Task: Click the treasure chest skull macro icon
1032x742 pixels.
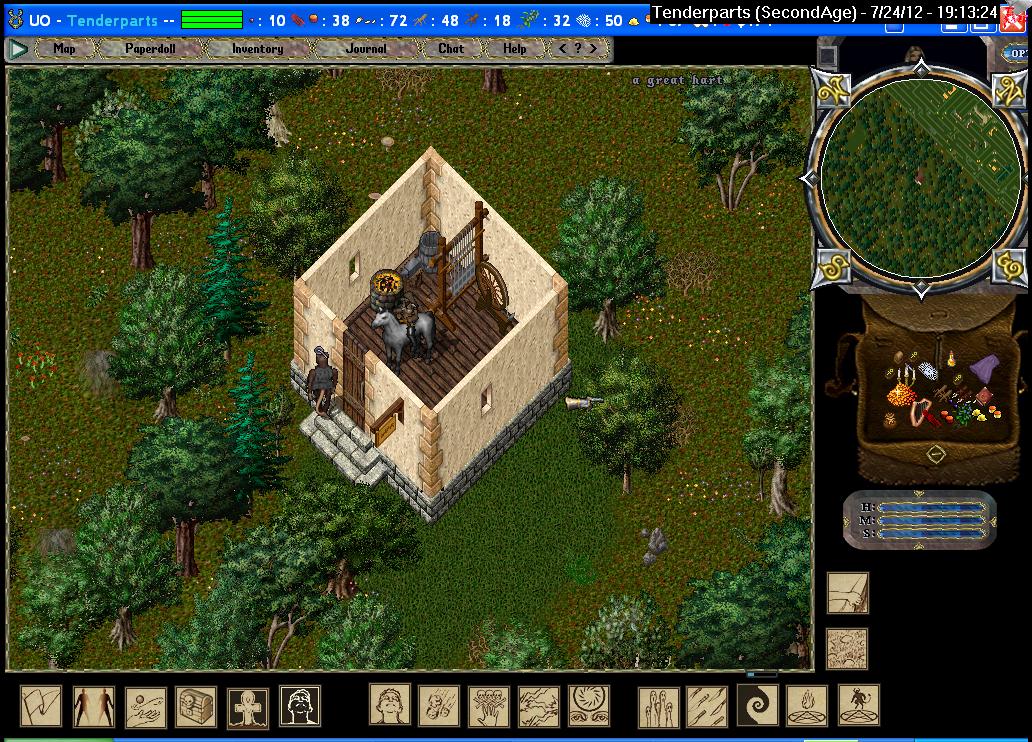Action: (196, 706)
